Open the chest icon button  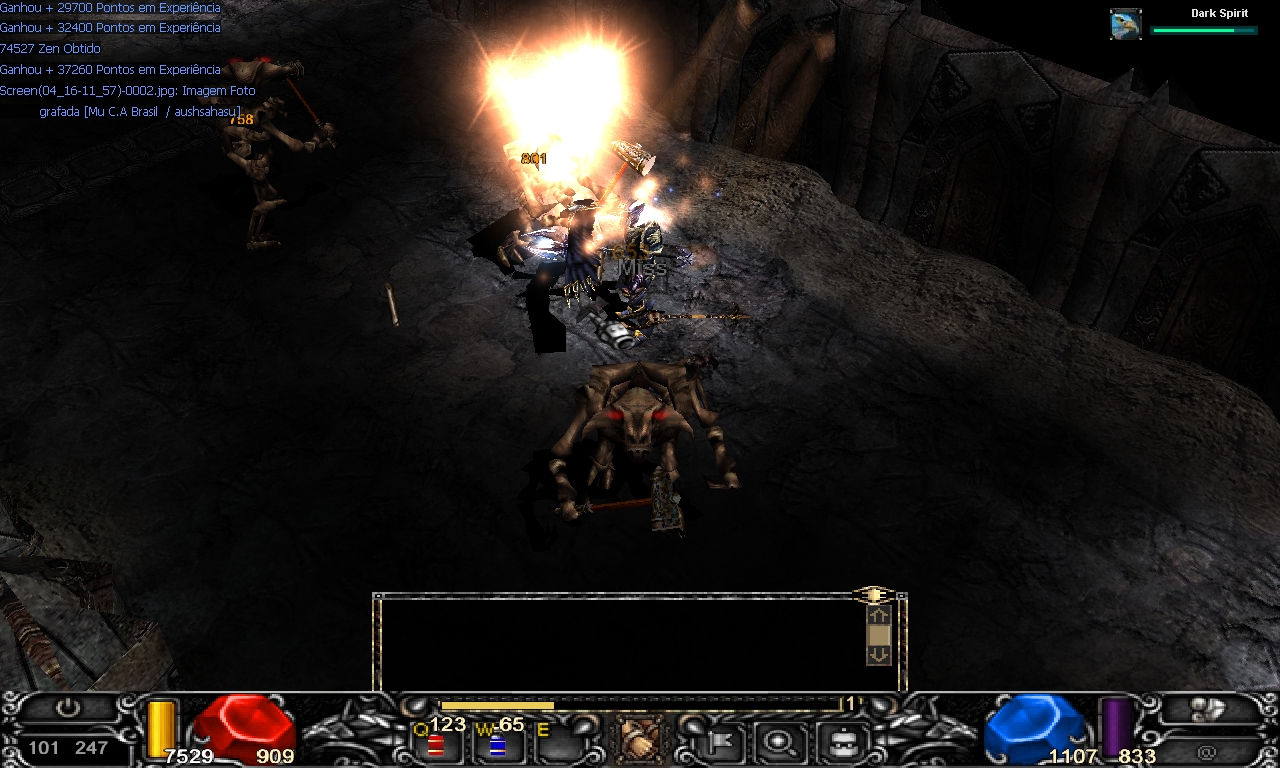tap(838, 741)
